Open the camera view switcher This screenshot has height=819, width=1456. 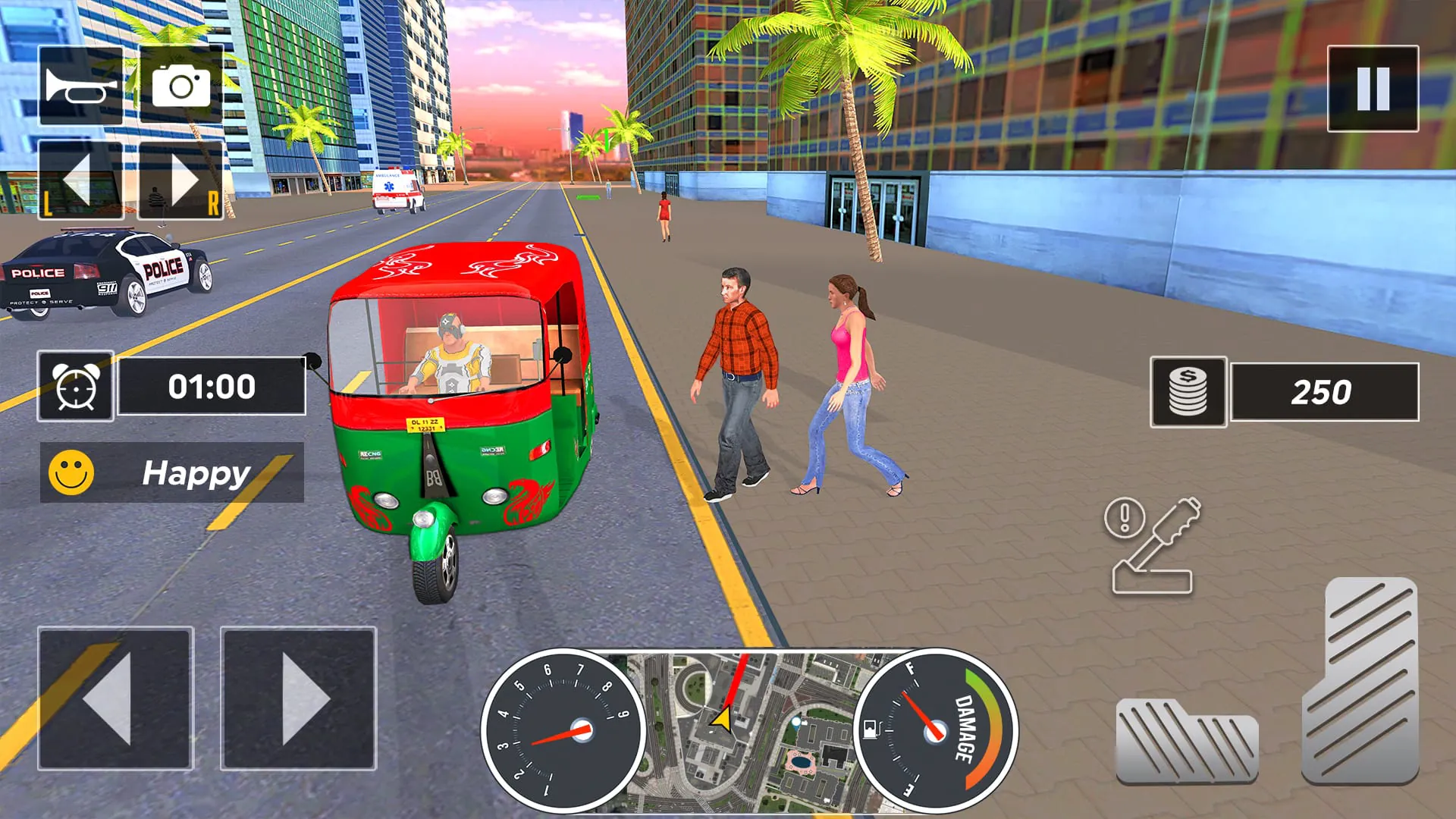[x=182, y=85]
